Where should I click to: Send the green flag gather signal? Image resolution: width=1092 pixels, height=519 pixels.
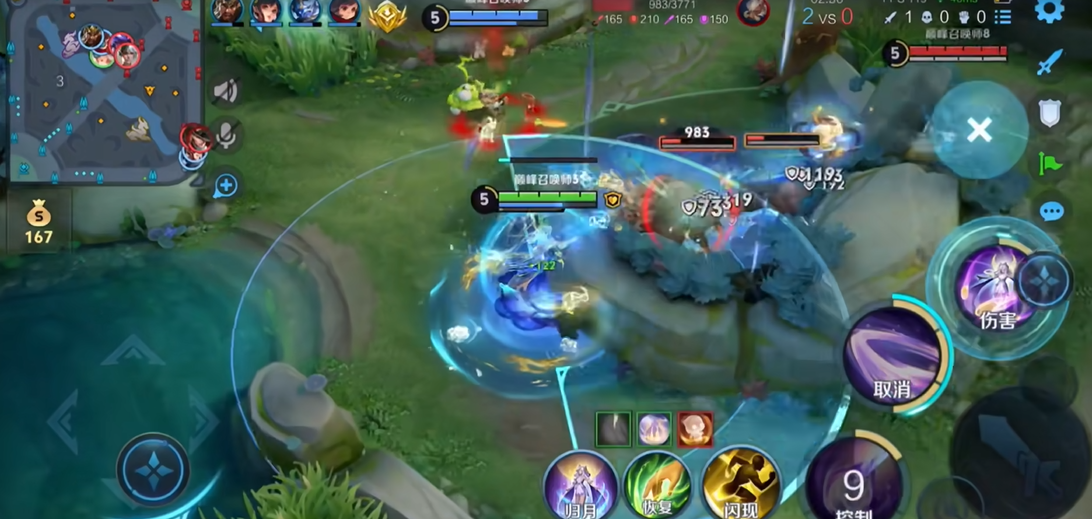1049,162
